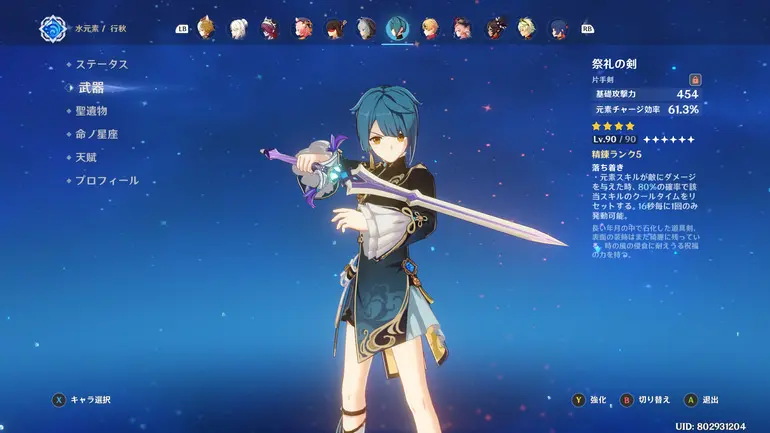
Task: Toggle the weapon lock icon
Action: pyautogui.click(x=695, y=79)
